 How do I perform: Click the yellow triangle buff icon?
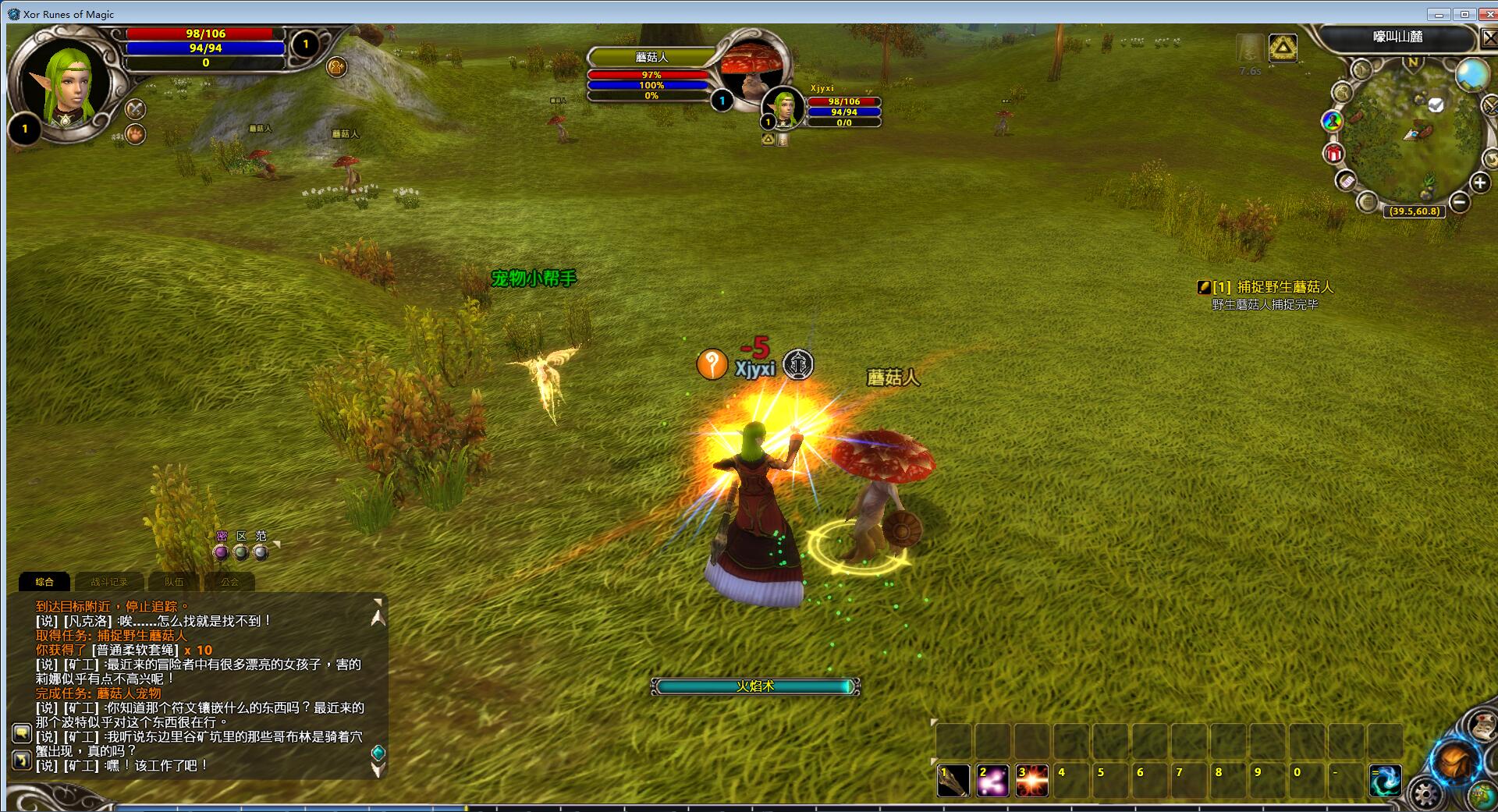1283,48
